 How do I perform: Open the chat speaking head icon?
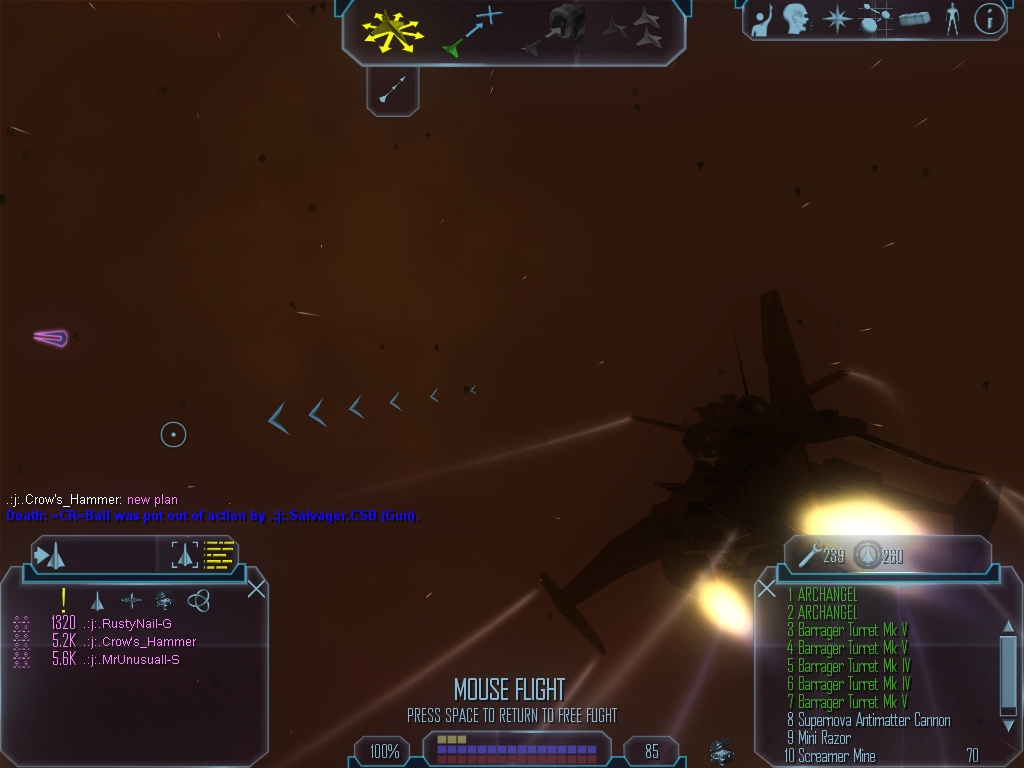pyautogui.click(x=796, y=19)
